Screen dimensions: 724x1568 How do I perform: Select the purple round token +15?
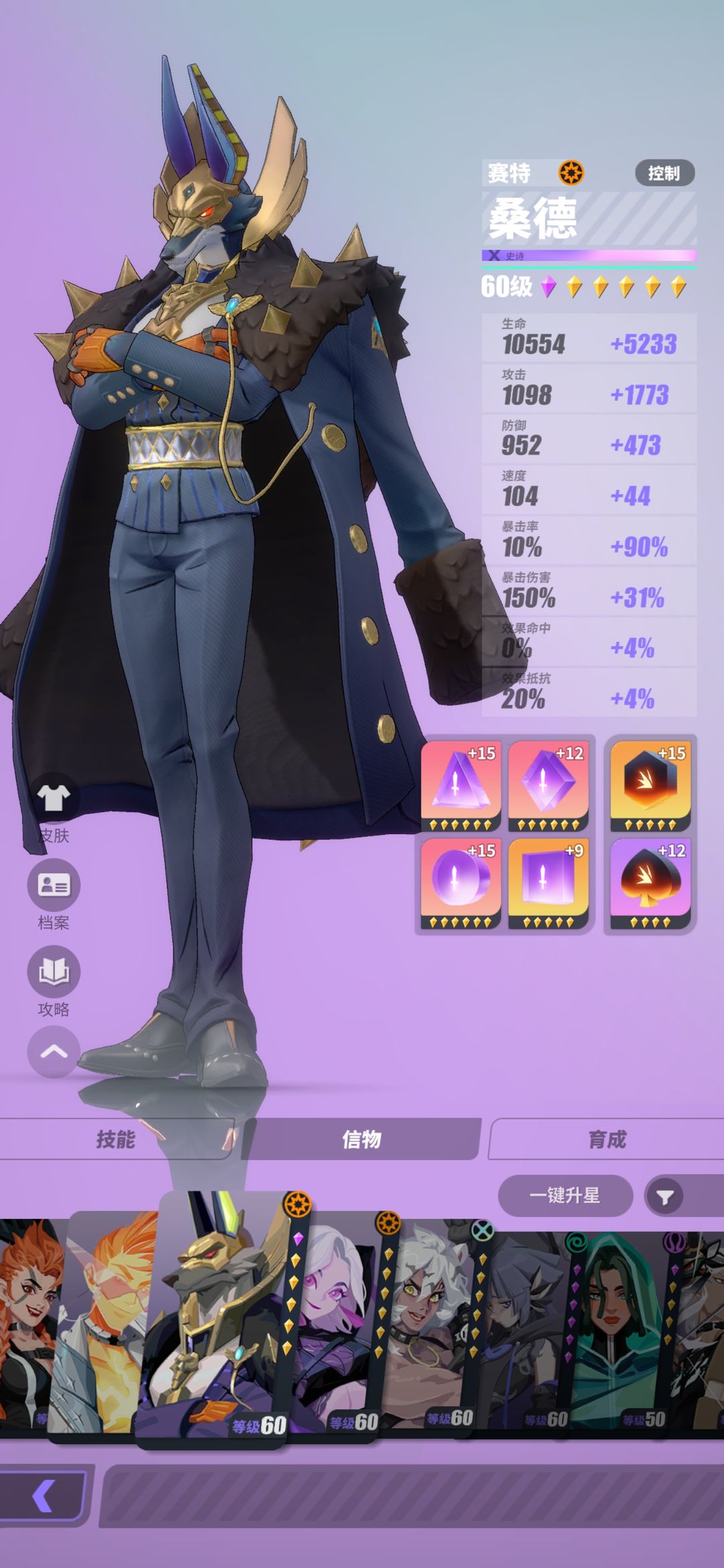point(461,883)
